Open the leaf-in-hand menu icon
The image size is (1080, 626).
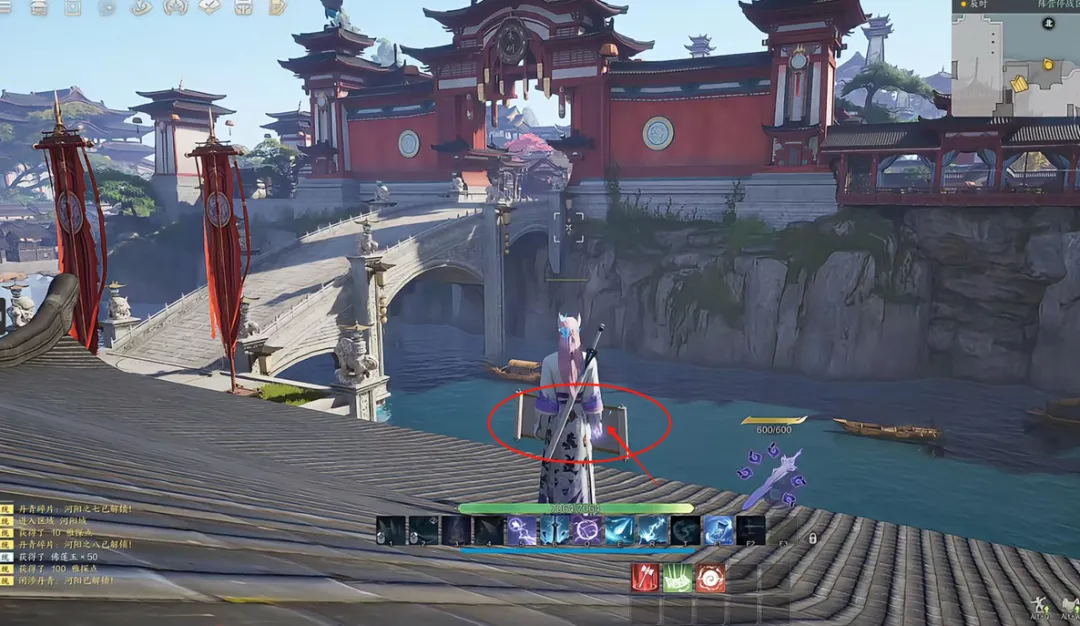pyautogui.click(x=141, y=8)
